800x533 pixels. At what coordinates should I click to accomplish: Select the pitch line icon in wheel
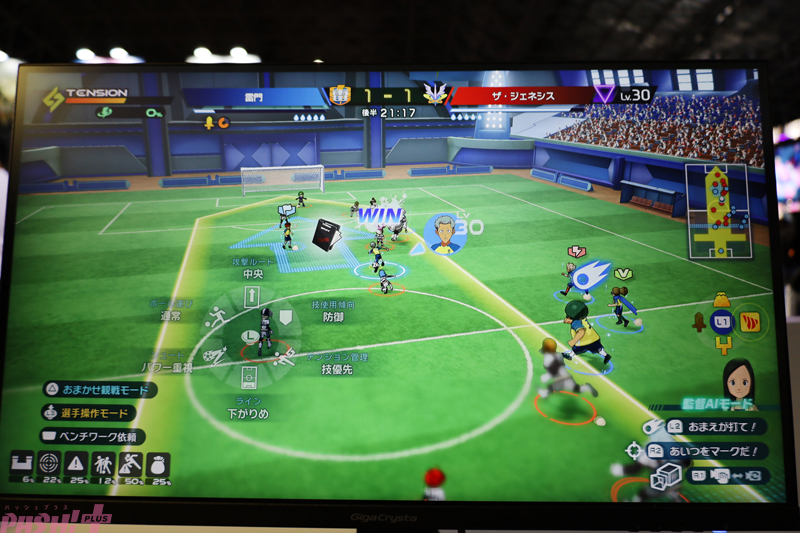[250, 376]
